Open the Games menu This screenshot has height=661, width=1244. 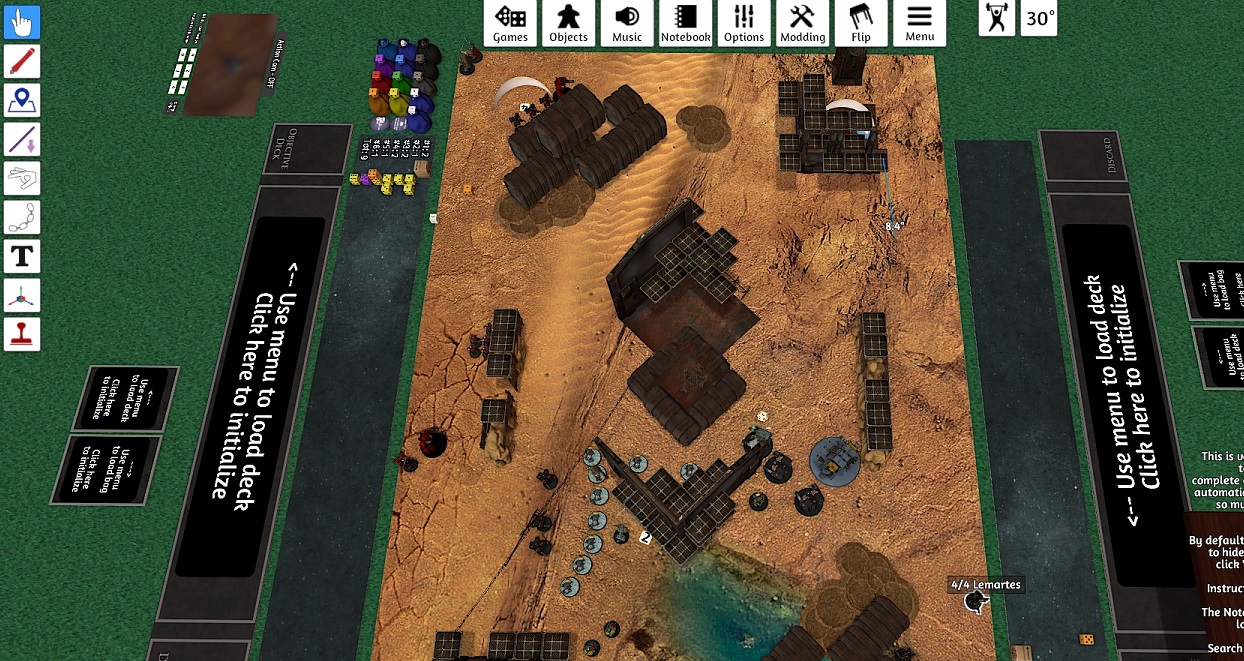pyautogui.click(x=510, y=23)
